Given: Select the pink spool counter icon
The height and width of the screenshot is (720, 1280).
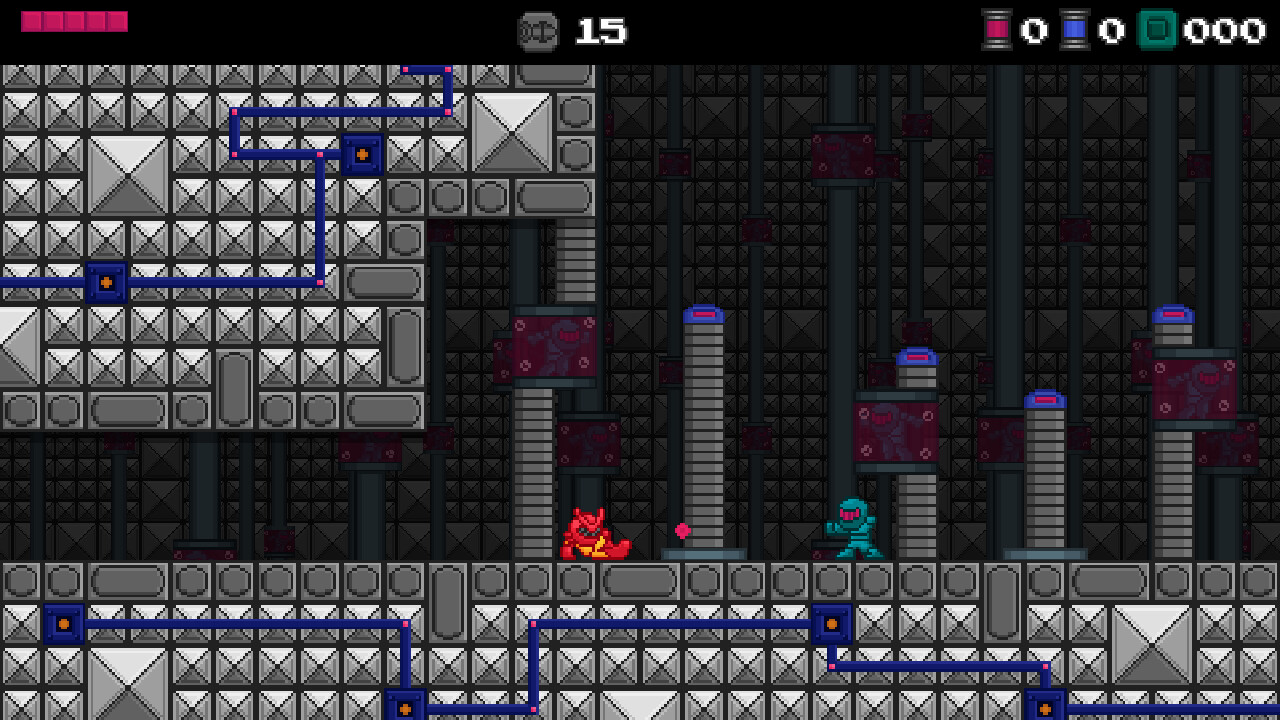Looking at the screenshot, I should point(999,31).
